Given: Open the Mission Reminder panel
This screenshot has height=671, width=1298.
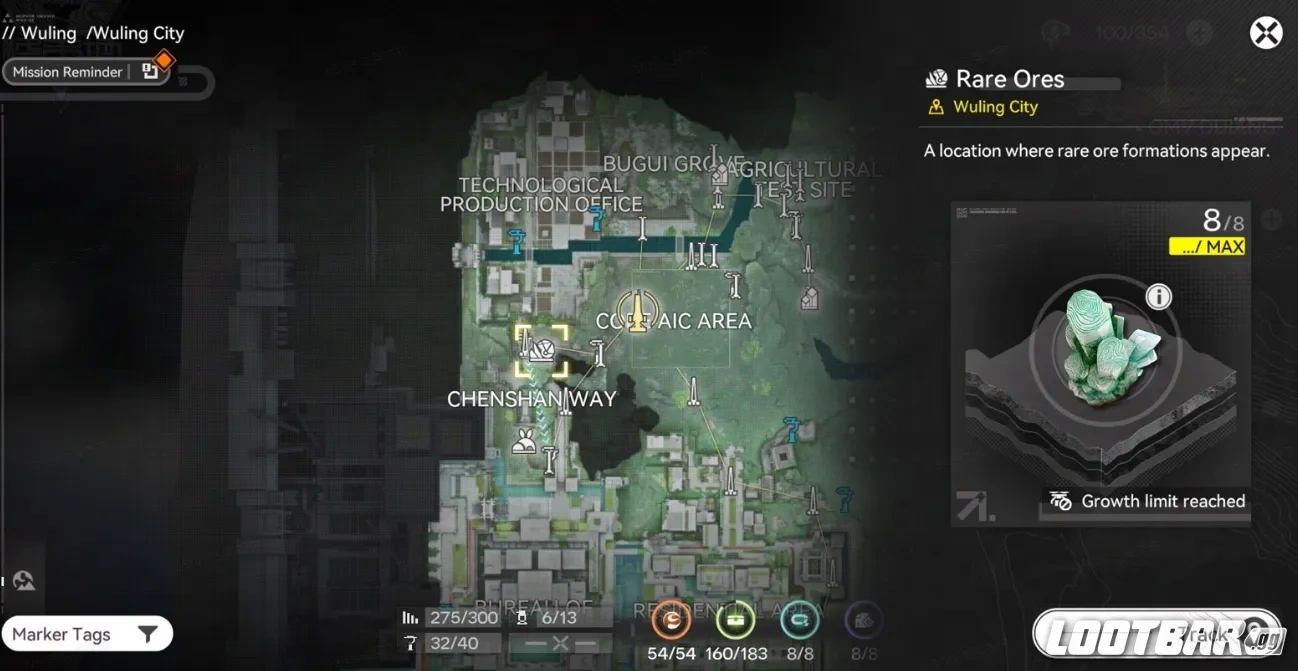Looking at the screenshot, I should point(68,72).
